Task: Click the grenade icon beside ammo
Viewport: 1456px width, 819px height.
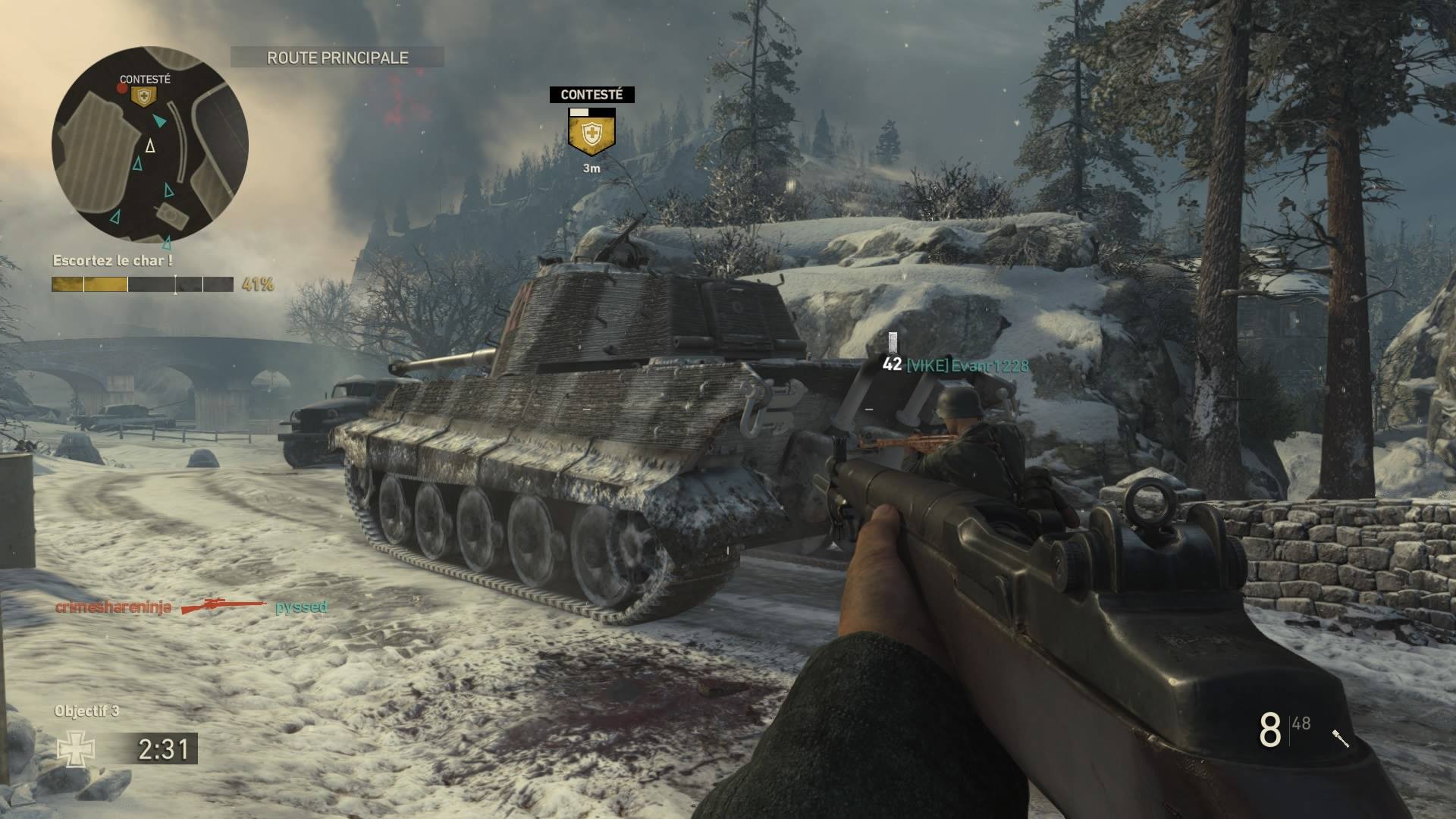Action: point(1340,738)
